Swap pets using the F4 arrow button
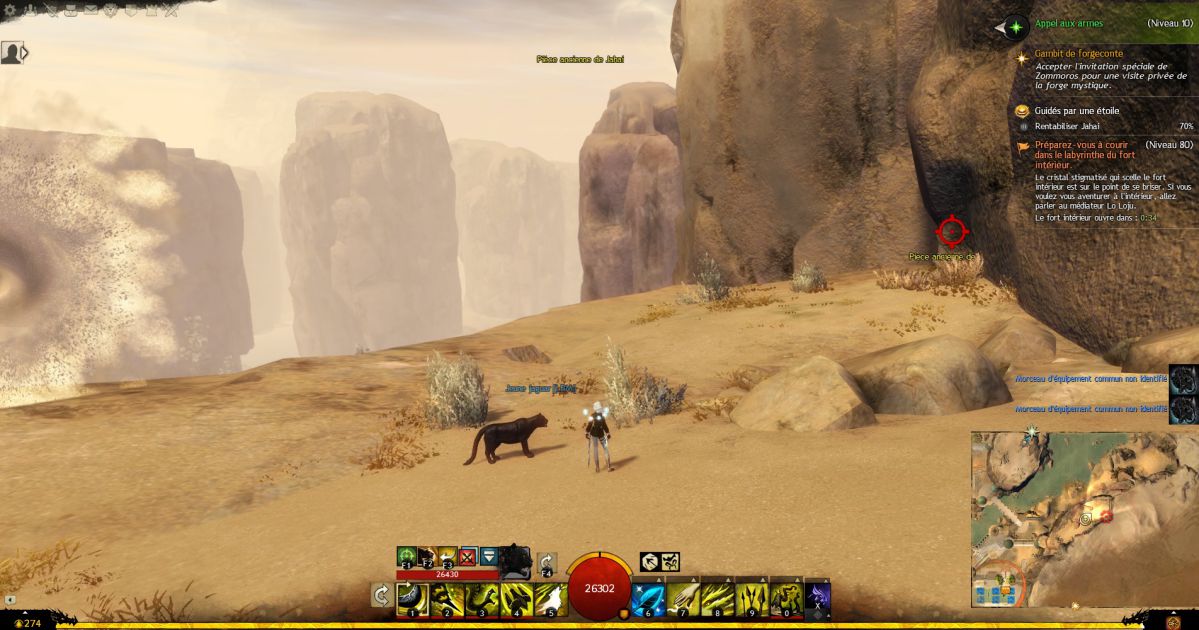The height and width of the screenshot is (630, 1199). tap(547, 564)
